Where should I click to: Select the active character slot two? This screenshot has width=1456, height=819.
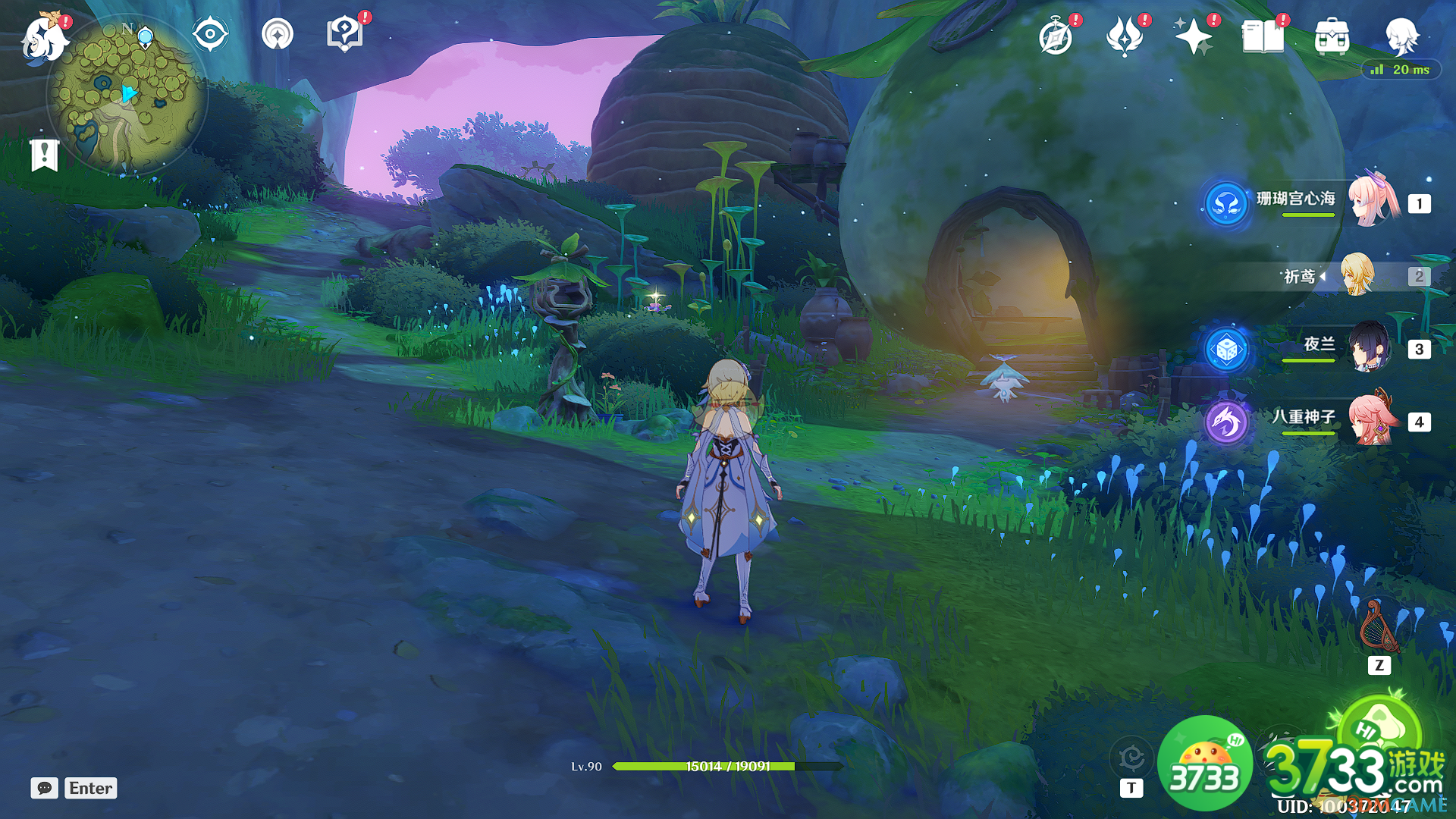point(1357,275)
